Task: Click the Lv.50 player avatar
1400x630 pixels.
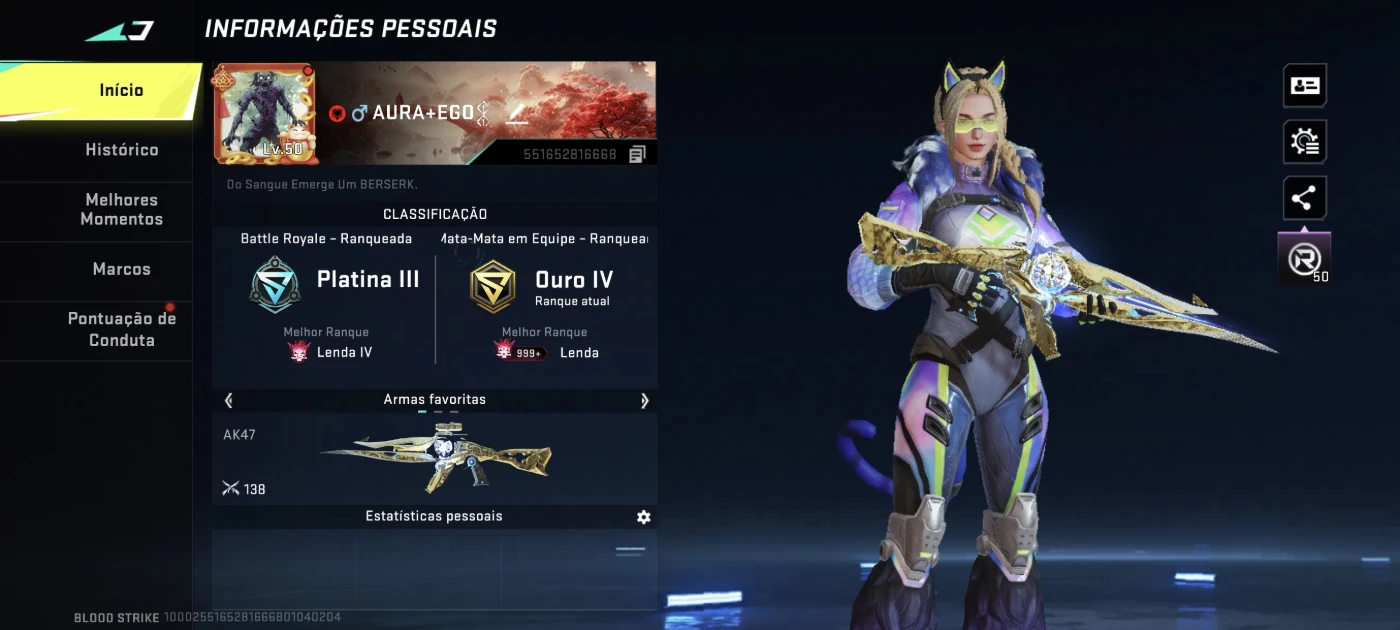Action: pyautogui.click(x=264, y=113)
